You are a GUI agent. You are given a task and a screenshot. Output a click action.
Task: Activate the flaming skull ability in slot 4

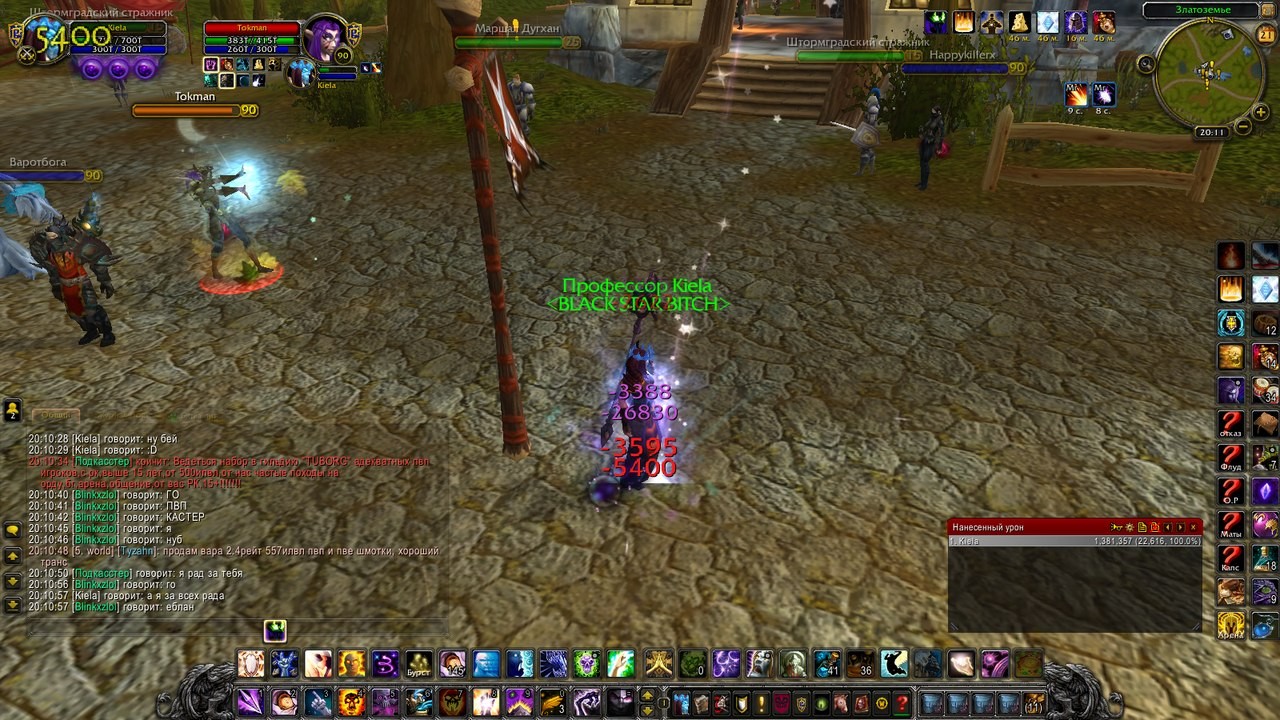(x=351, y=702)
